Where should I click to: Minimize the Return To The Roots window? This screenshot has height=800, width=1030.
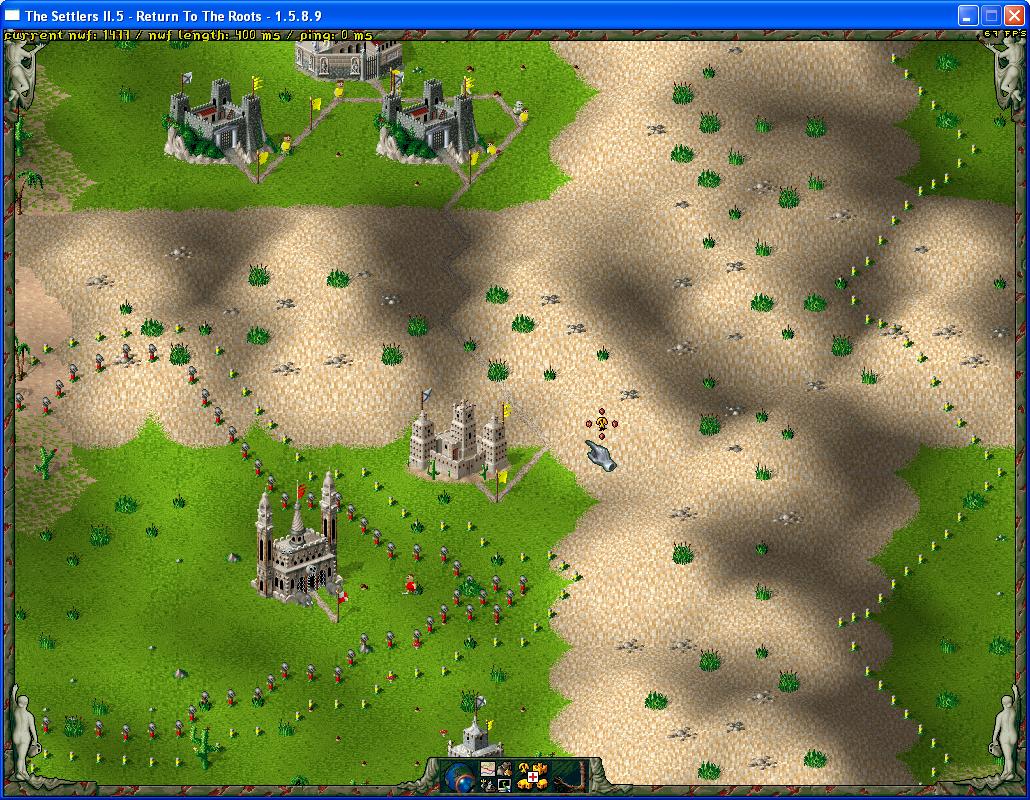point(967,15)
